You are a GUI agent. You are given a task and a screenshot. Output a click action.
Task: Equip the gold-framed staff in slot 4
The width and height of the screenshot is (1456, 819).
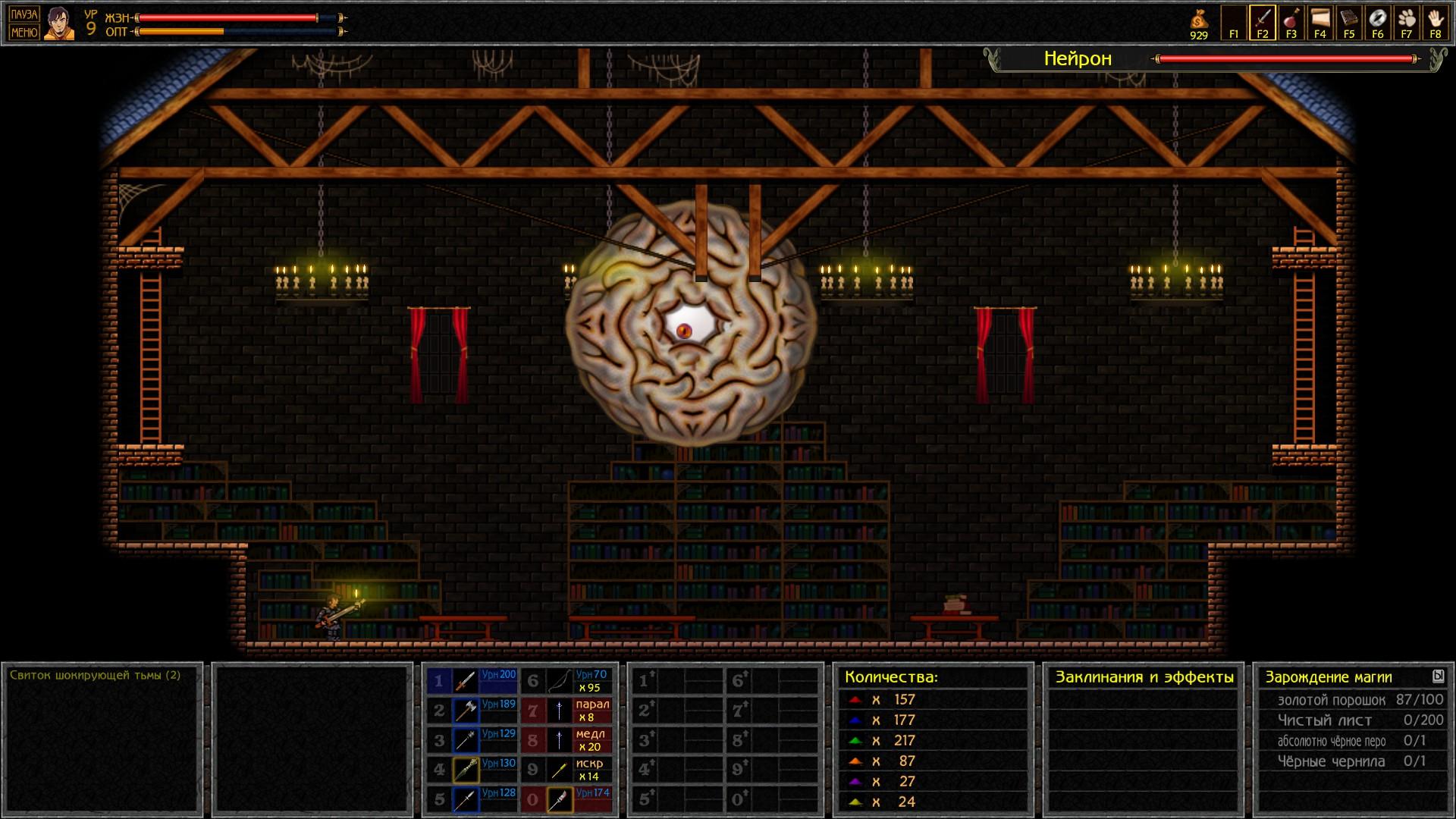[x=465, y=770]
